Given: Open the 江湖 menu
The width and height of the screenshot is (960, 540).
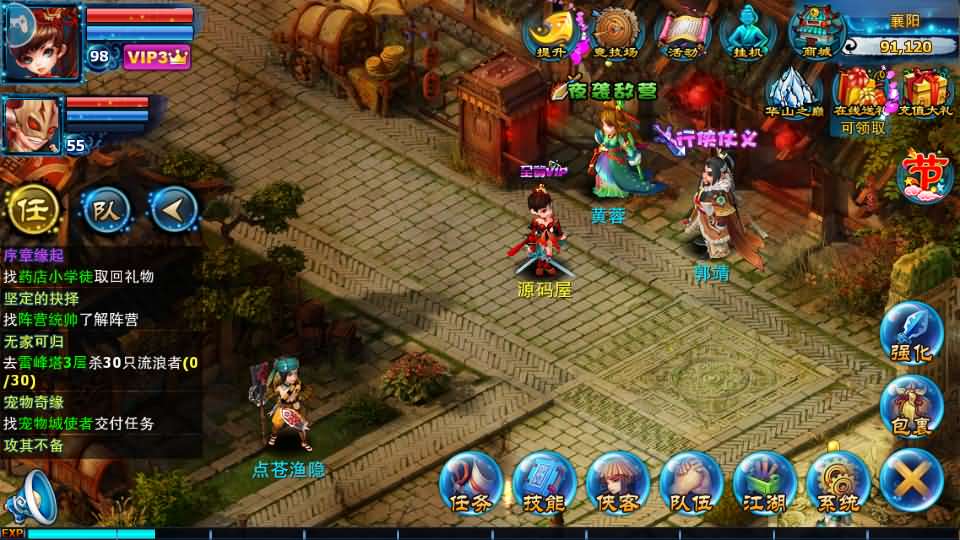Looking at the screenshot, I should tap(763, 481).
